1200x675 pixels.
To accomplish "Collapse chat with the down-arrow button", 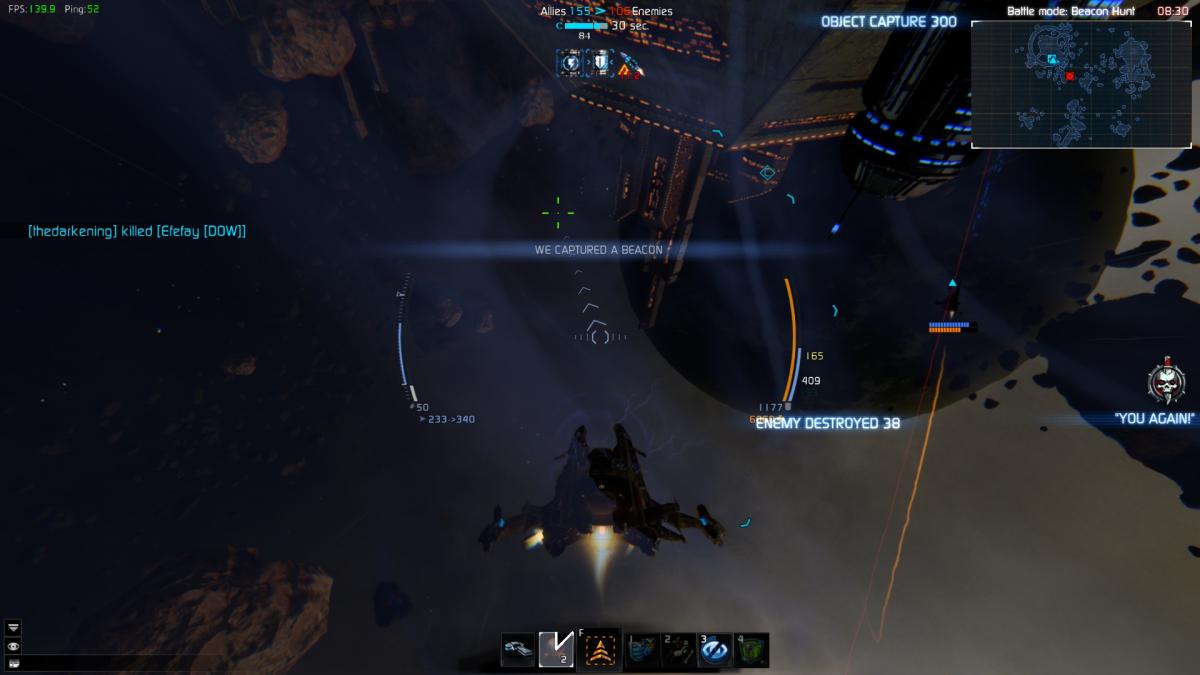I will pos(13,627).
